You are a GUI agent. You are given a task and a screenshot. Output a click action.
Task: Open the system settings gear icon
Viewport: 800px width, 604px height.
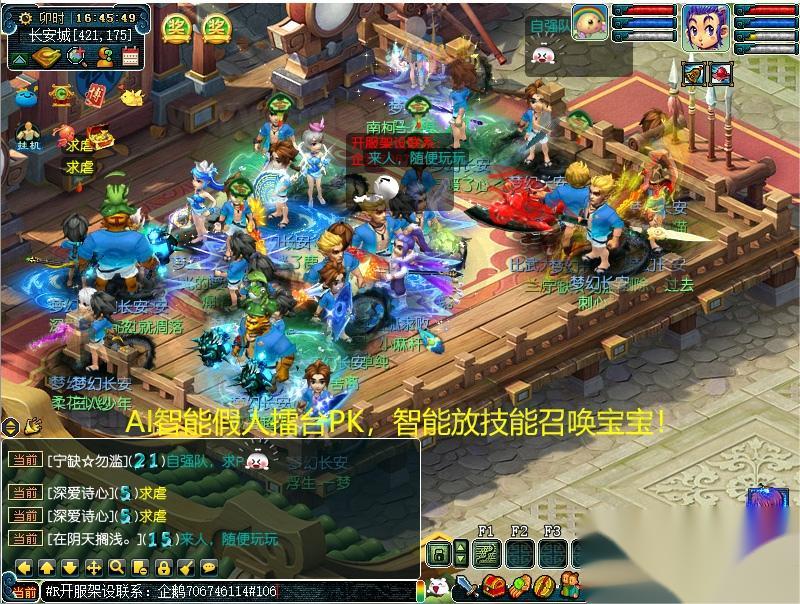[x=25, y=17]
